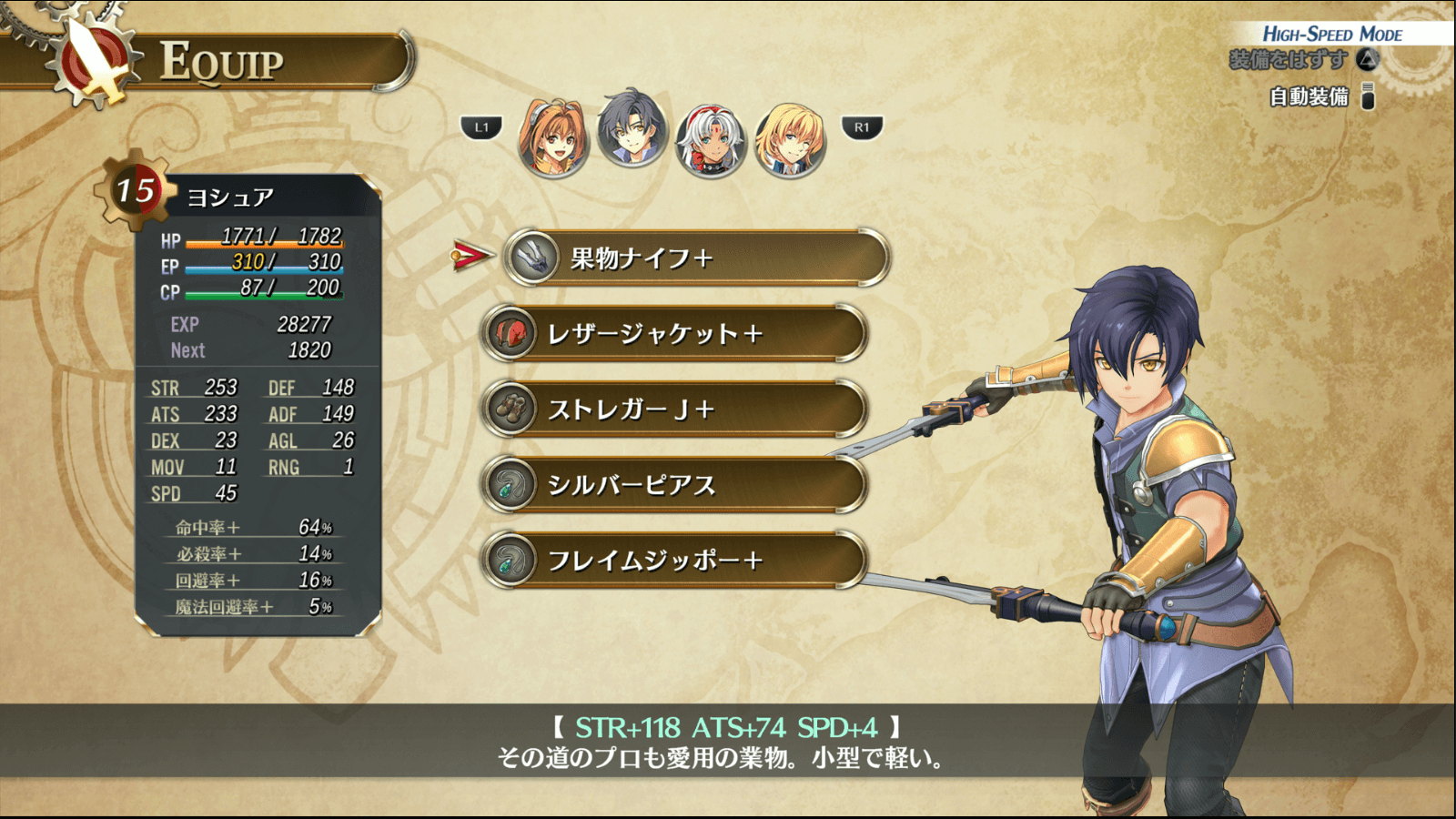Viewport: 1456px width, 819px height.
Task: Choose the white-haired character with red headband
Action: pyautogui.click(x=711, y=139)
